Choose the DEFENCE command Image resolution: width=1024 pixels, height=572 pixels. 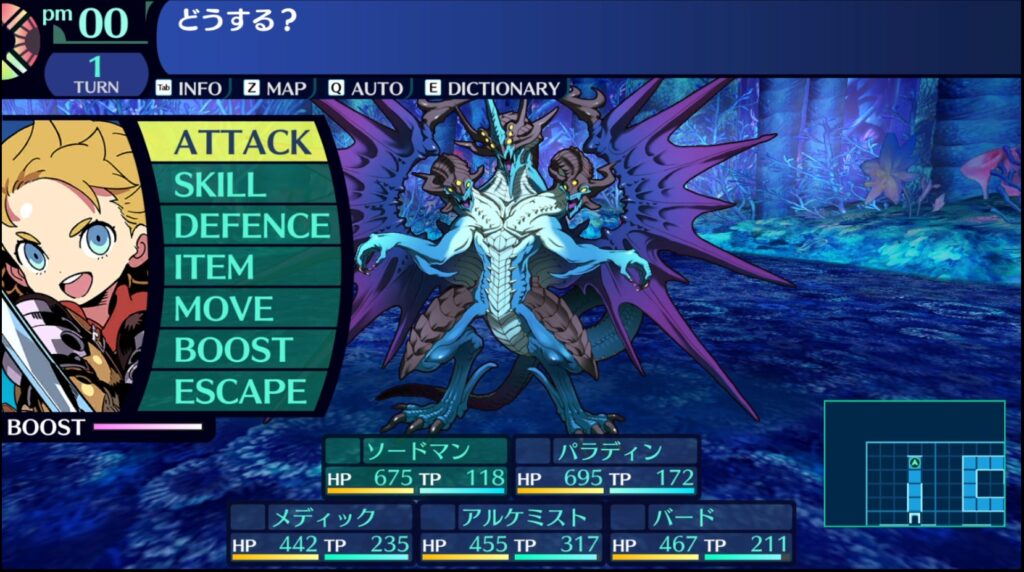(251, 226)
